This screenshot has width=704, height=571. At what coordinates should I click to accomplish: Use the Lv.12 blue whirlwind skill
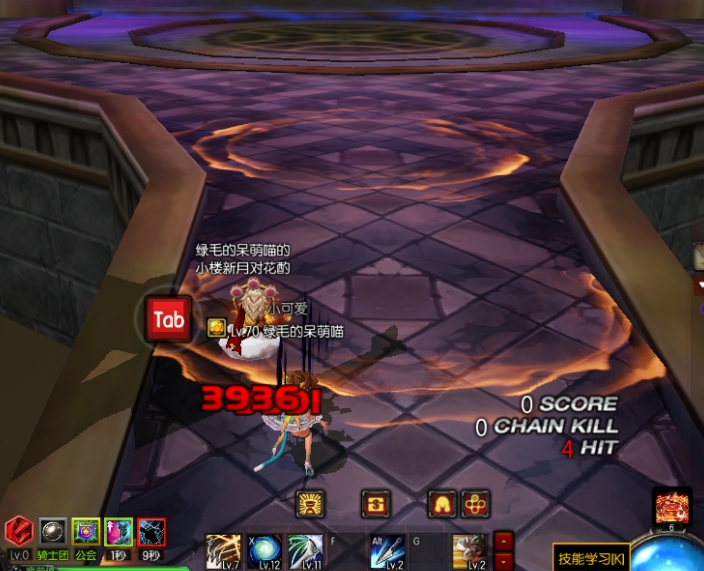pyautogui.click(x=265, y=551)
